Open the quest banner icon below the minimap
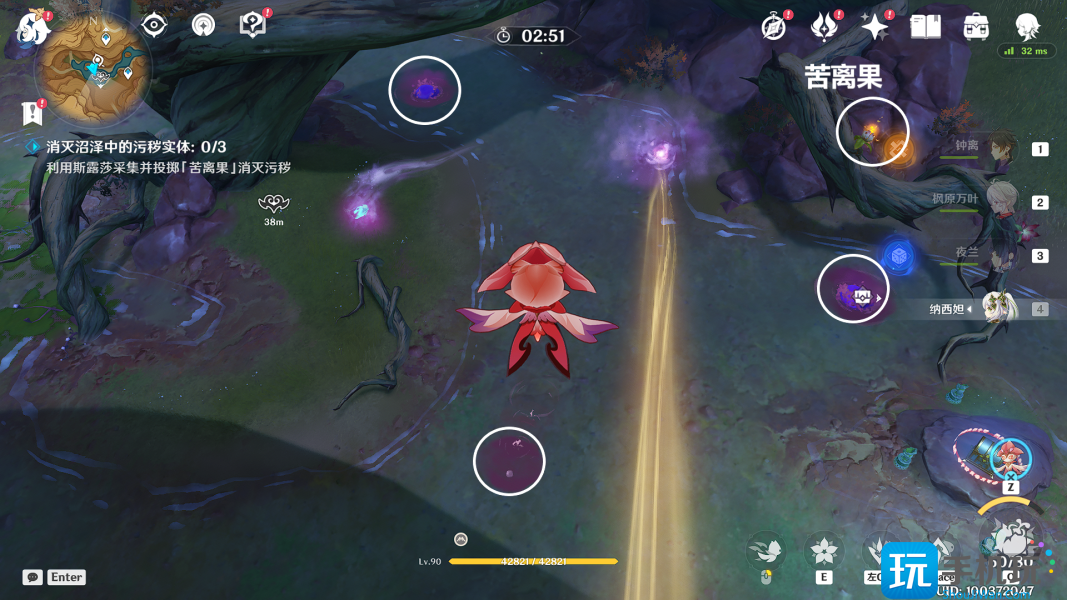Viewport: 1067px width, 600px height. [31, 113]
